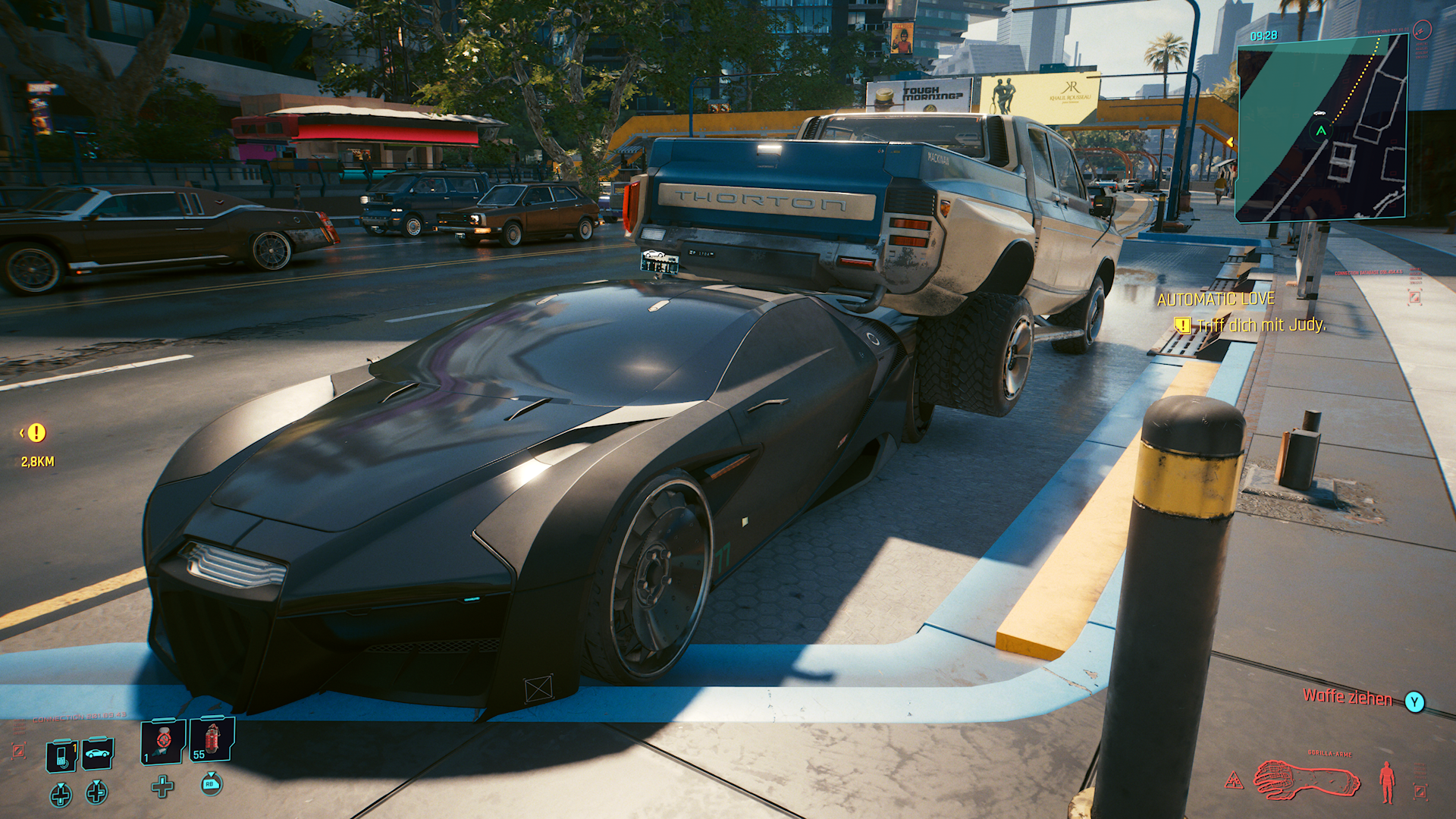Click the healing item icon showing 55
Viewport: 1456px width, 819px height.
coord(211,742)
